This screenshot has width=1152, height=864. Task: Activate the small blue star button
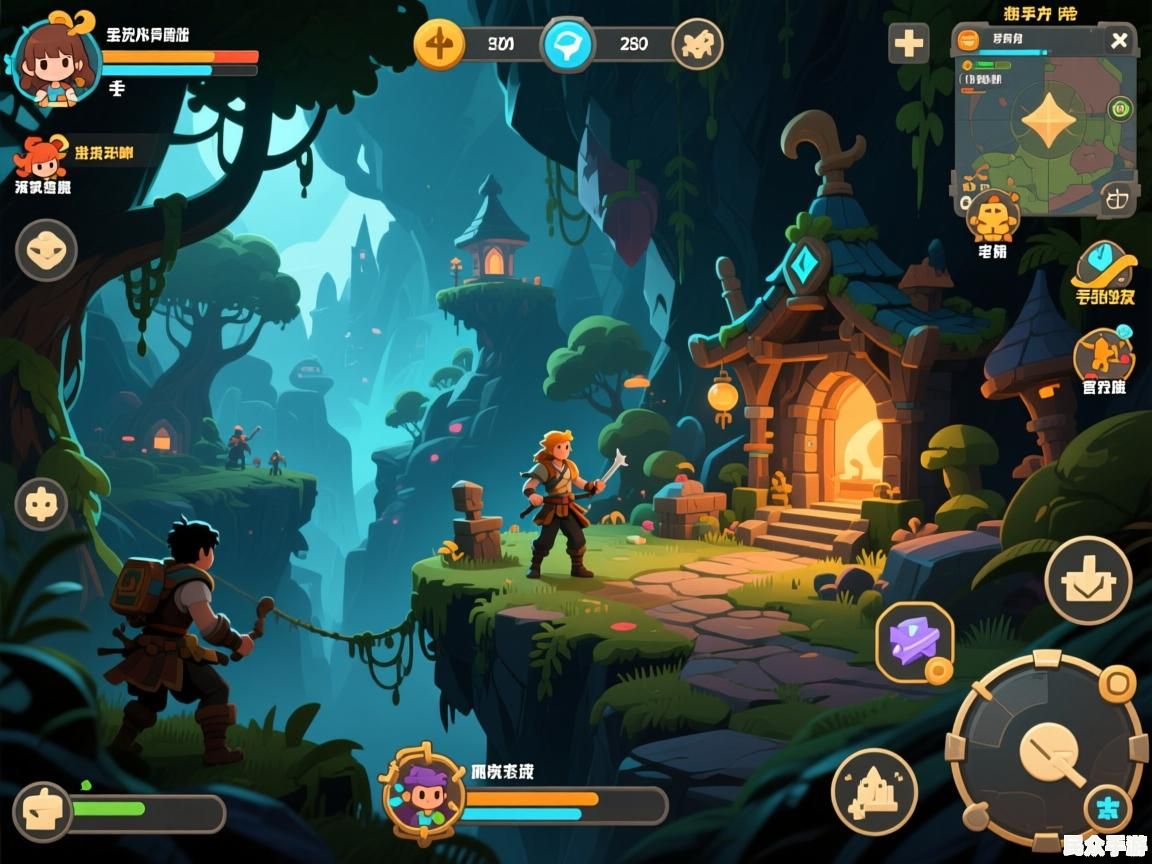[1107, 808]
